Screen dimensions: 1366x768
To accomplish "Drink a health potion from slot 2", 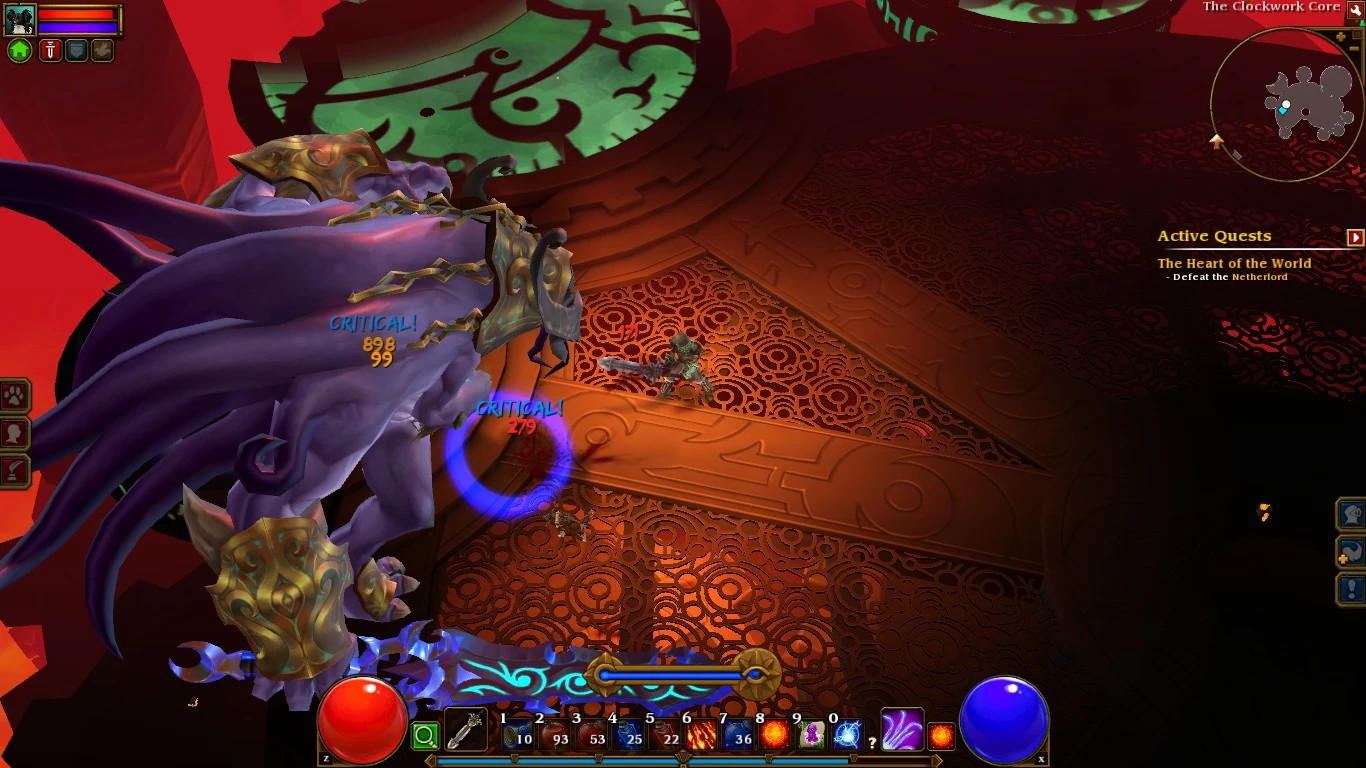I will (x=555, y=734).
